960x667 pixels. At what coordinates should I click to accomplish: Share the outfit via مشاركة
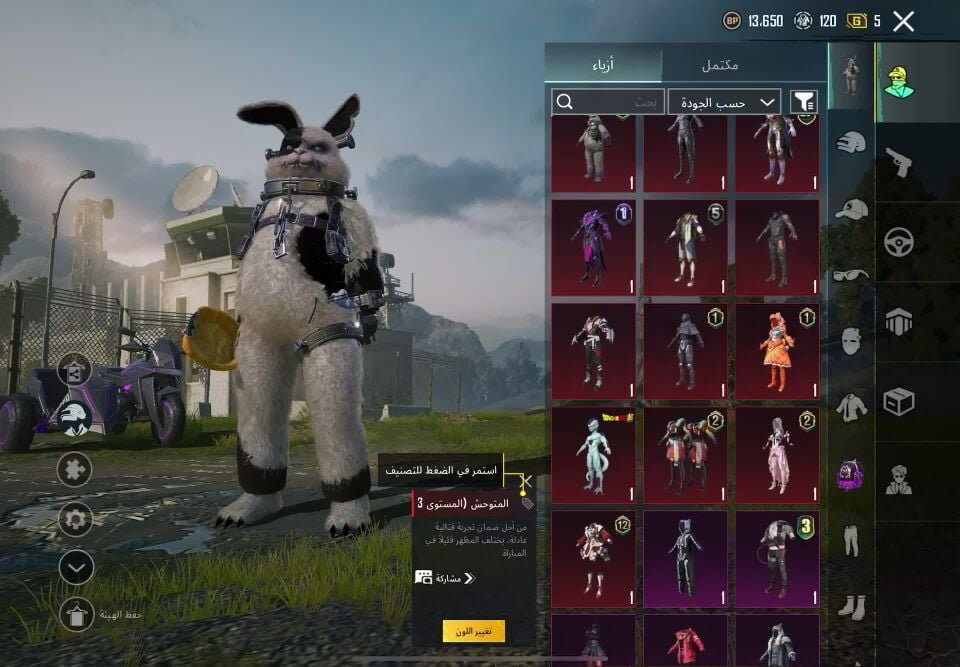point(445,578)
